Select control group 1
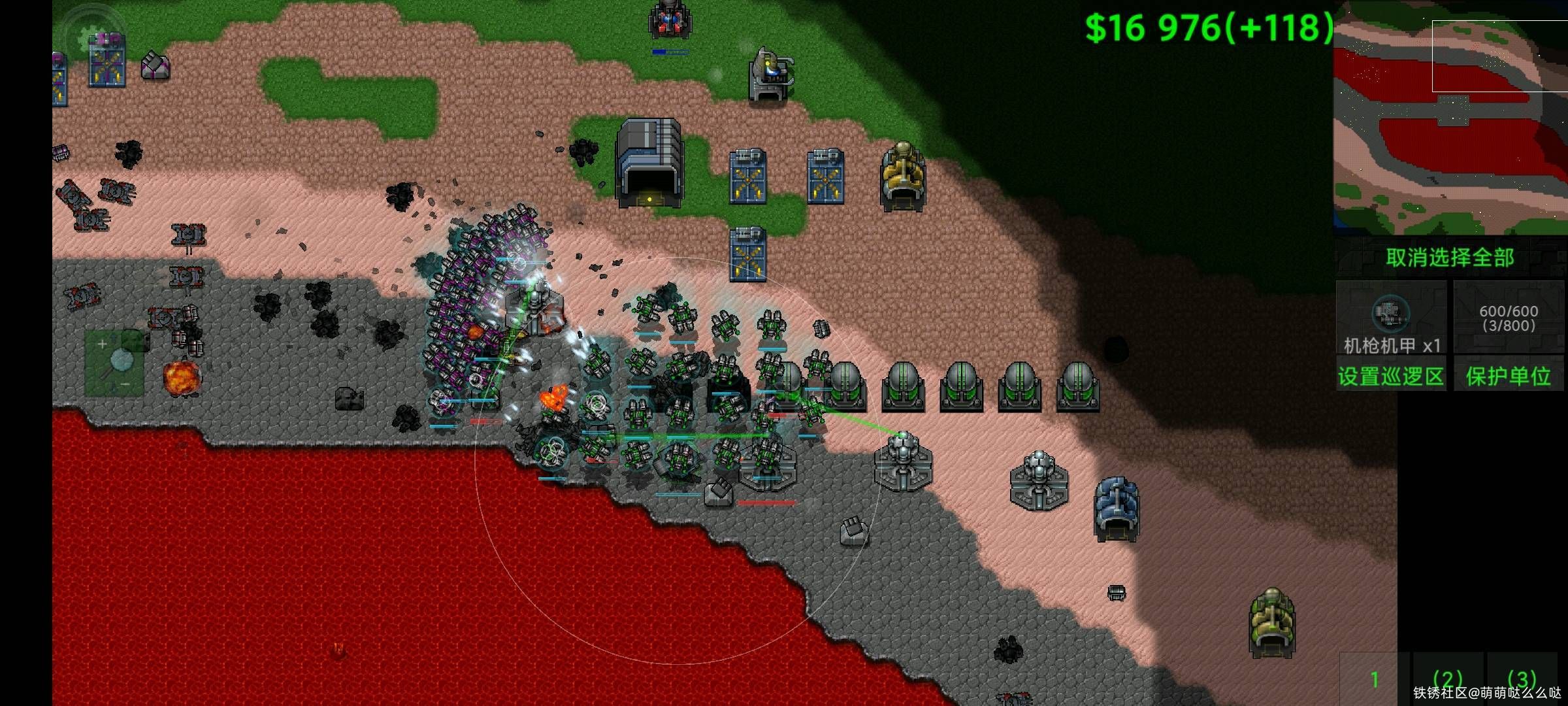This screenshot has width=1568, height=706. tap(1374, 679)
